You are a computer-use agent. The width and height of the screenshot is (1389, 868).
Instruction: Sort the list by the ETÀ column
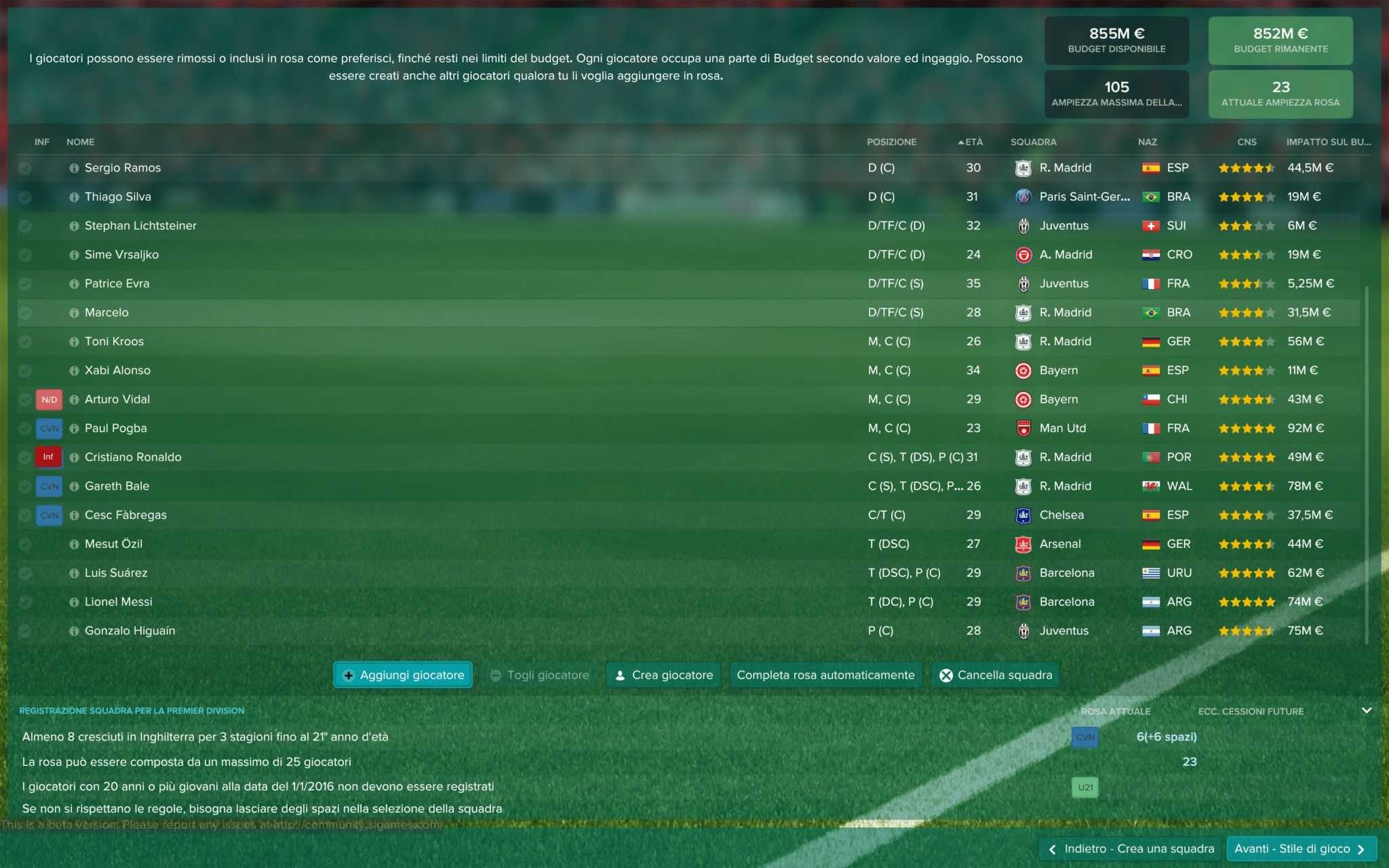[973, 142]
